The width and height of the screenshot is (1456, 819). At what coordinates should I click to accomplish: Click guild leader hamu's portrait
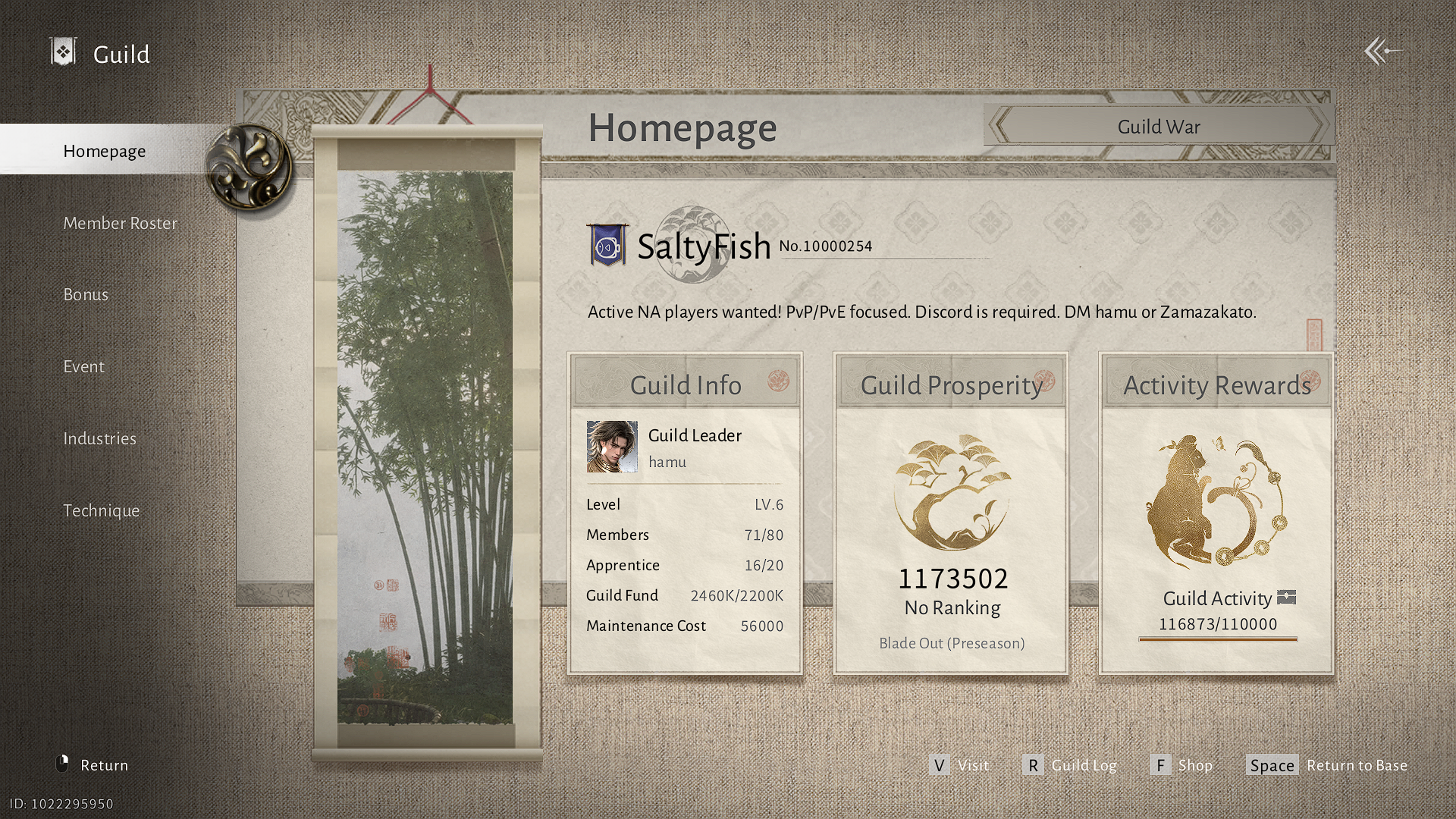click(x=613, y=447)
